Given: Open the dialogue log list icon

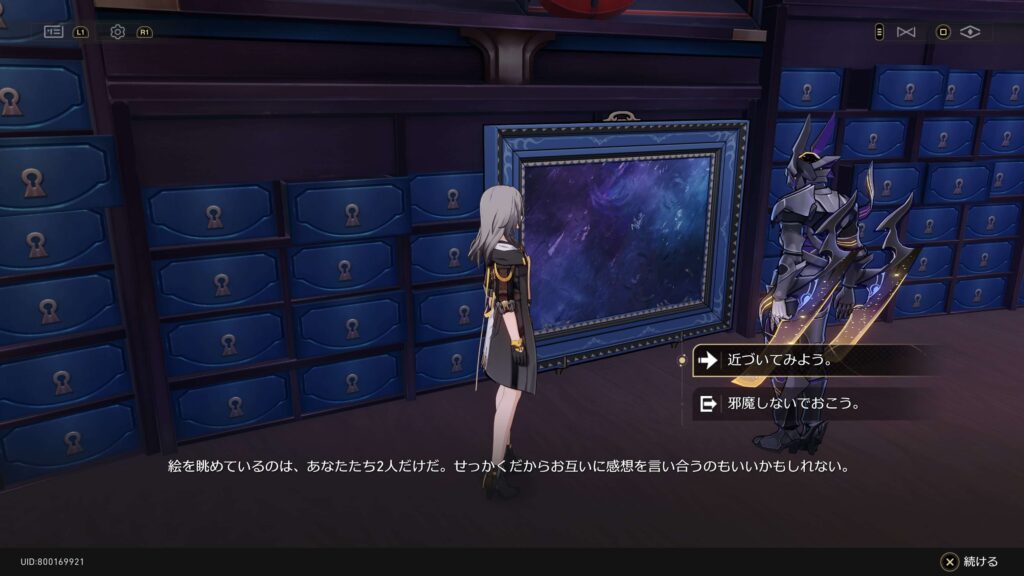Looking at the screenshot, I should coord(54,32).
